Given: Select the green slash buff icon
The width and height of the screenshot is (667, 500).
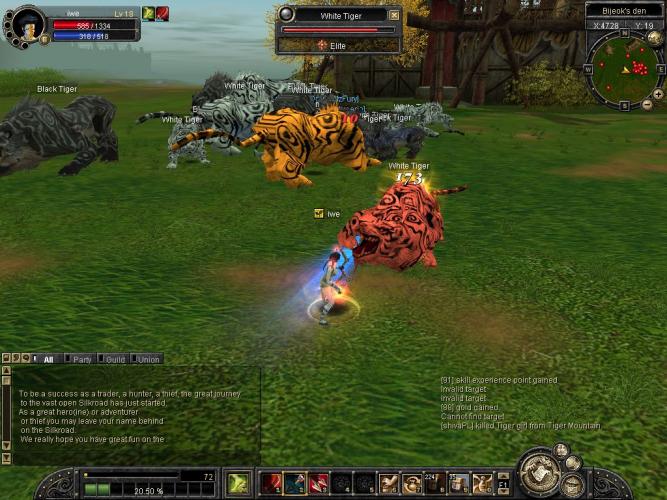Looking at the screenshot, I should [x=148, y=13].
